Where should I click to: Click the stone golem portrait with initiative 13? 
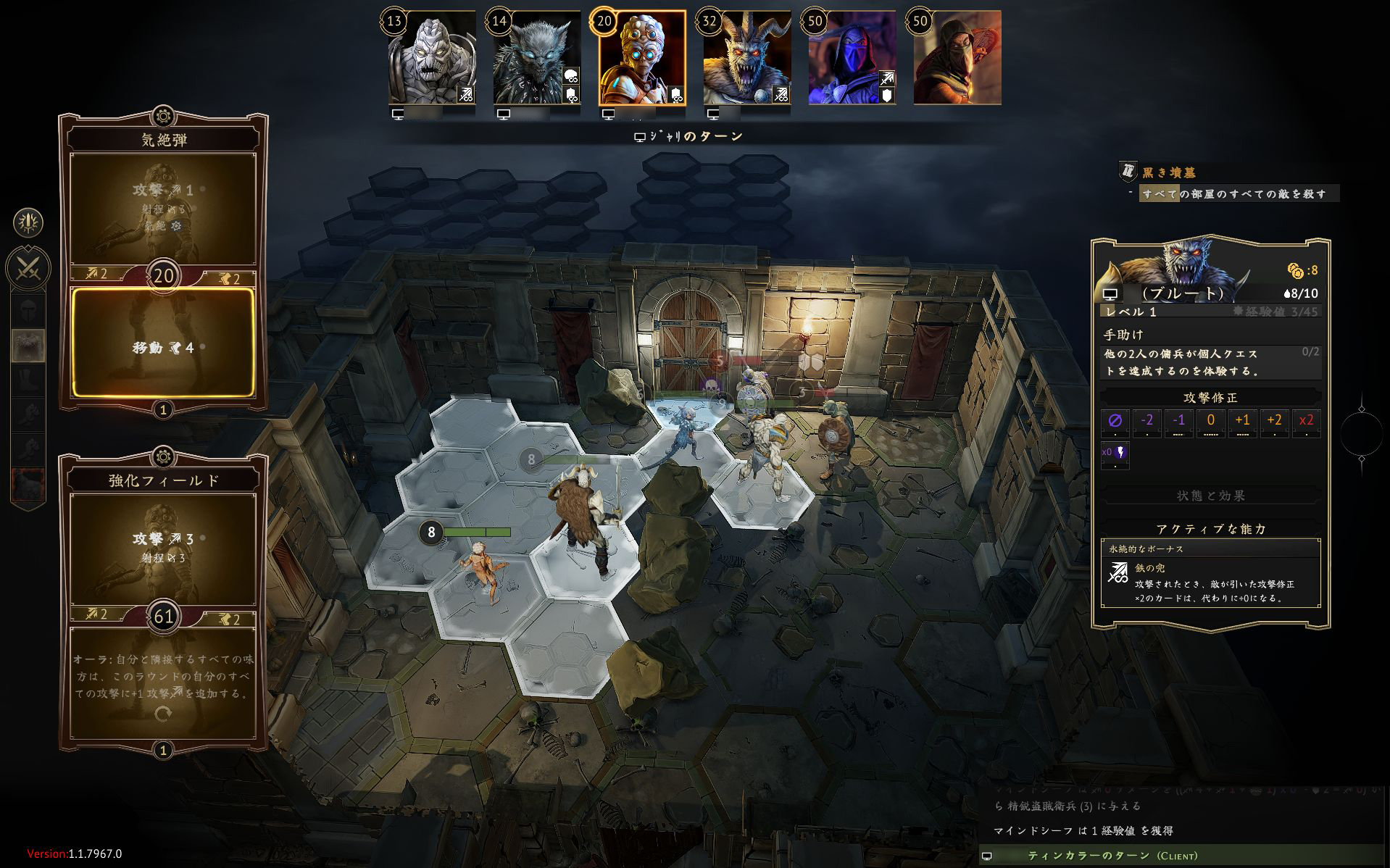[x=431, y=58]
